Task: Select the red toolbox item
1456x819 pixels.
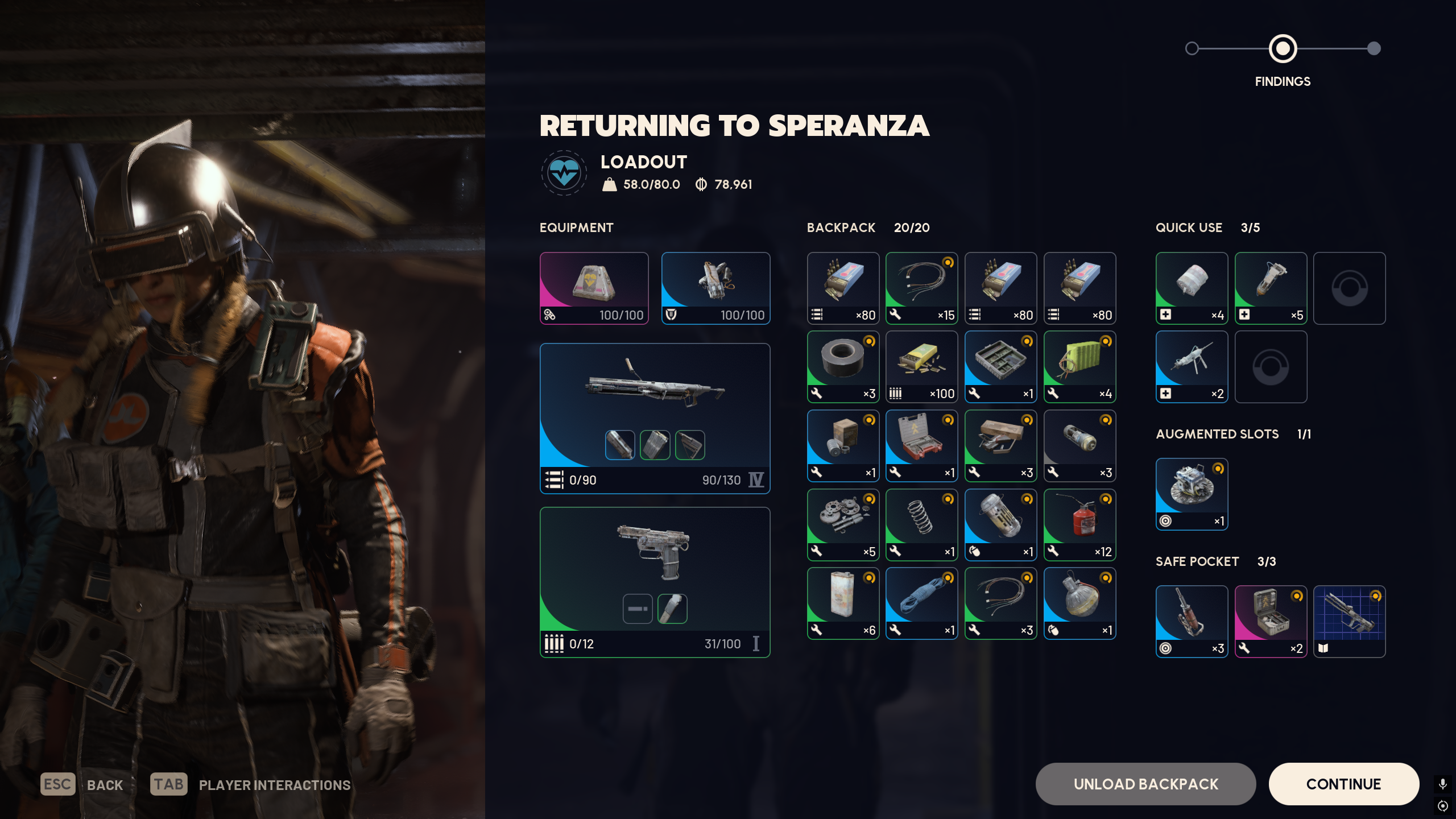Action: point(921,446)
